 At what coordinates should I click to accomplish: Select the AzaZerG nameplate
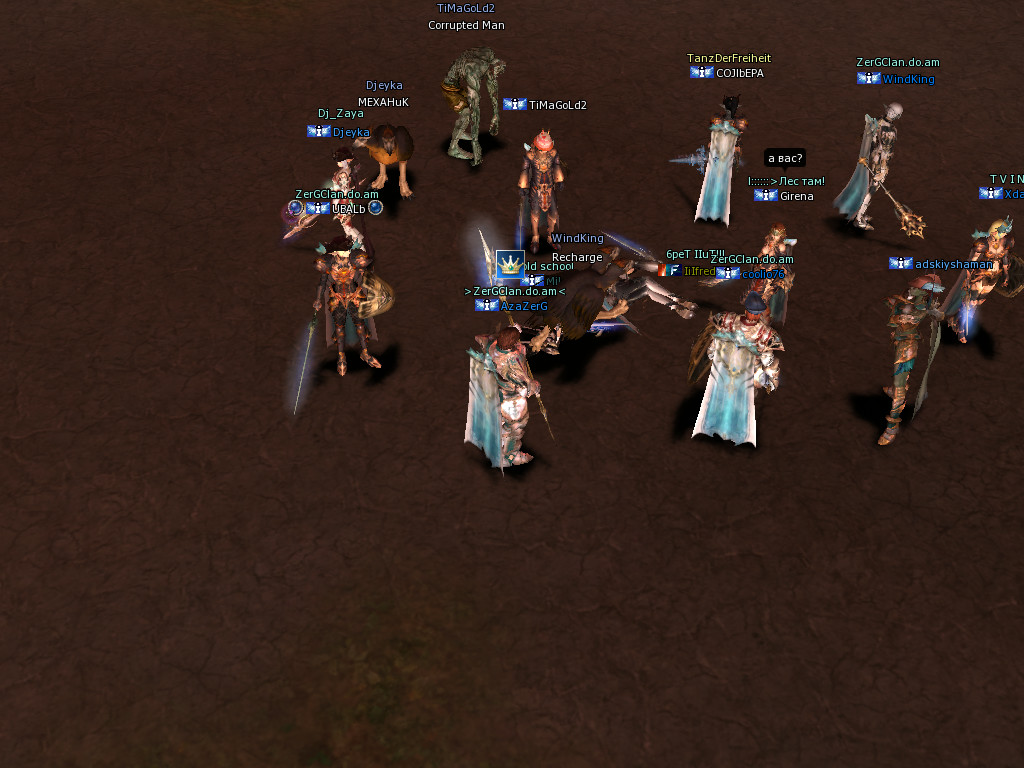pyautogui.click(x=524, y=306)
